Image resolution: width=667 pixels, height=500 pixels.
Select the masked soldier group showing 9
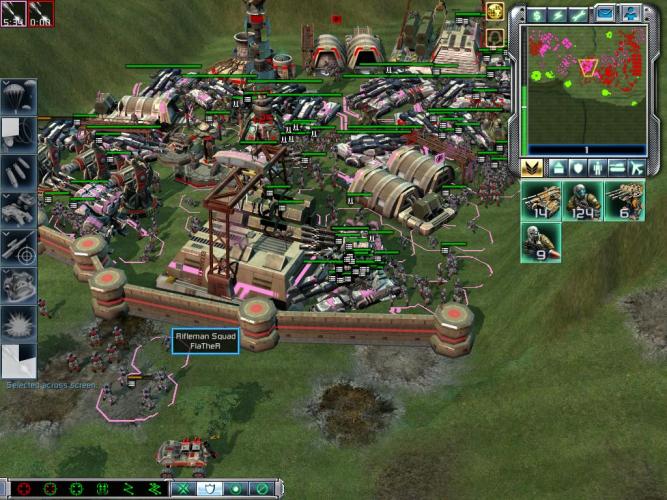click(x=540, y=242)
